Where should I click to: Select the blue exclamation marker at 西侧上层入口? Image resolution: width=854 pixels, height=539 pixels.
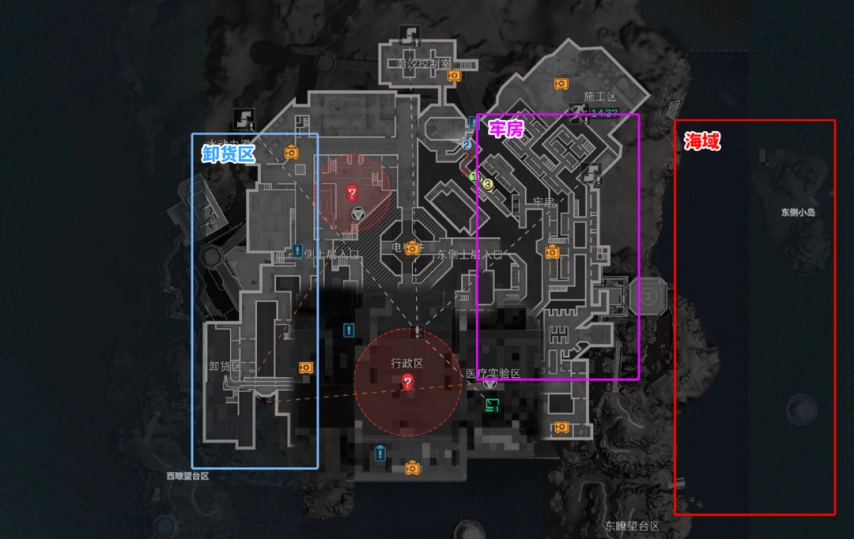(298, 250)
